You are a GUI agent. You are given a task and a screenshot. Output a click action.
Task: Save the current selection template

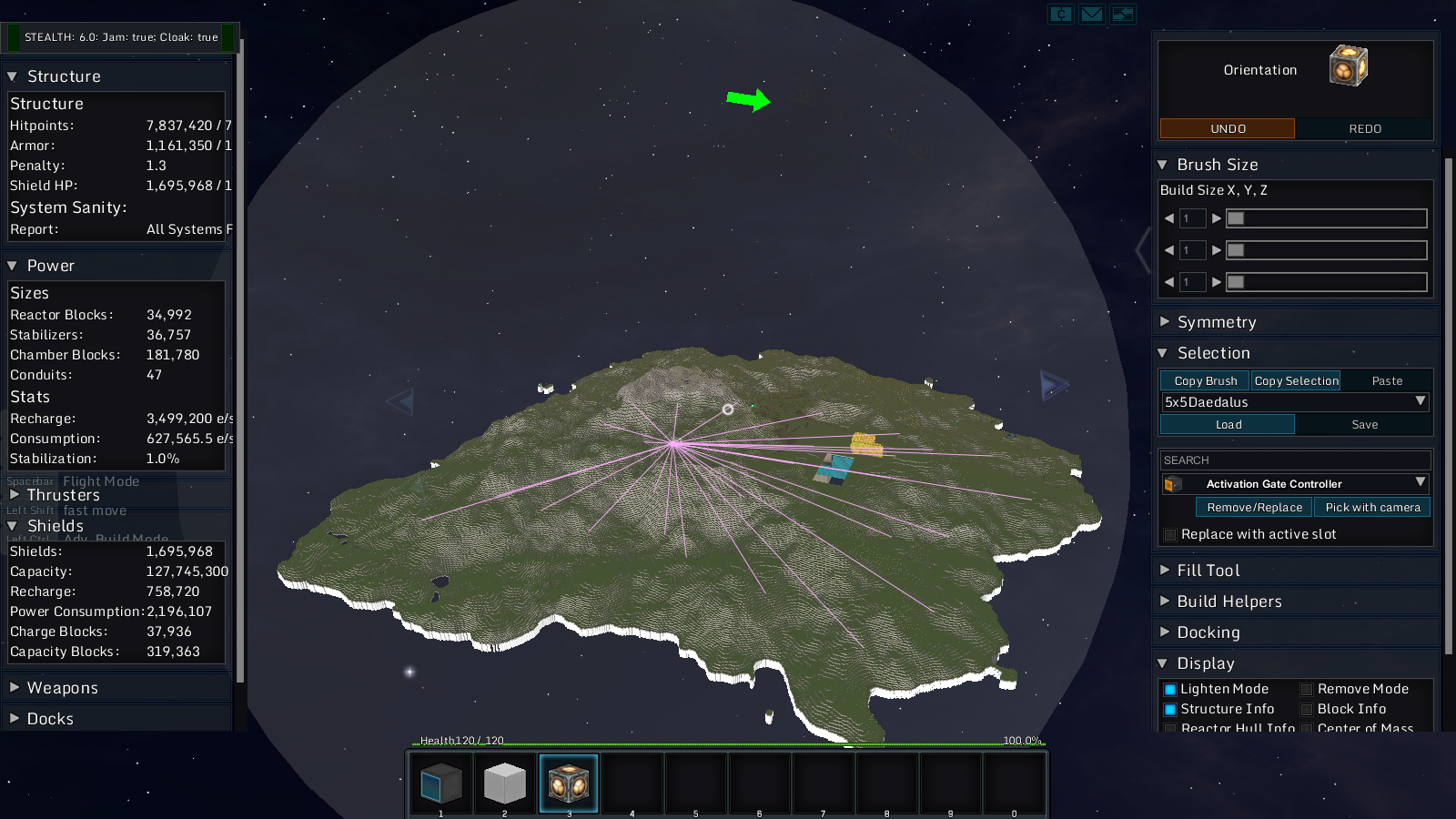1364,425
